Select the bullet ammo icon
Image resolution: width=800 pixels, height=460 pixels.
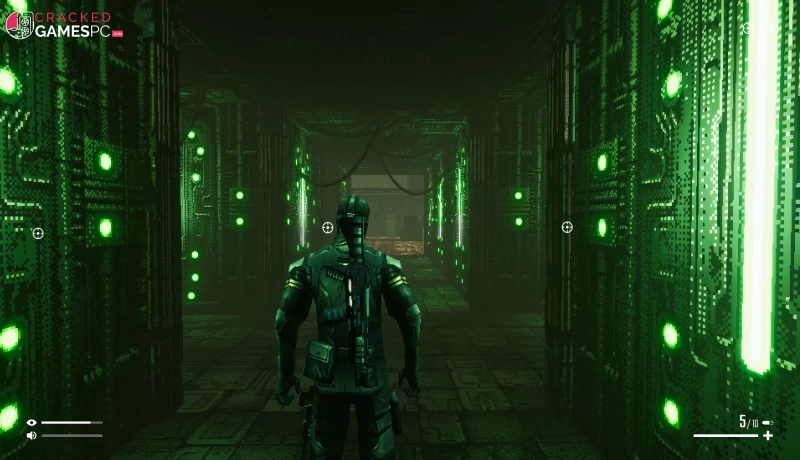[x=766, y=423]
